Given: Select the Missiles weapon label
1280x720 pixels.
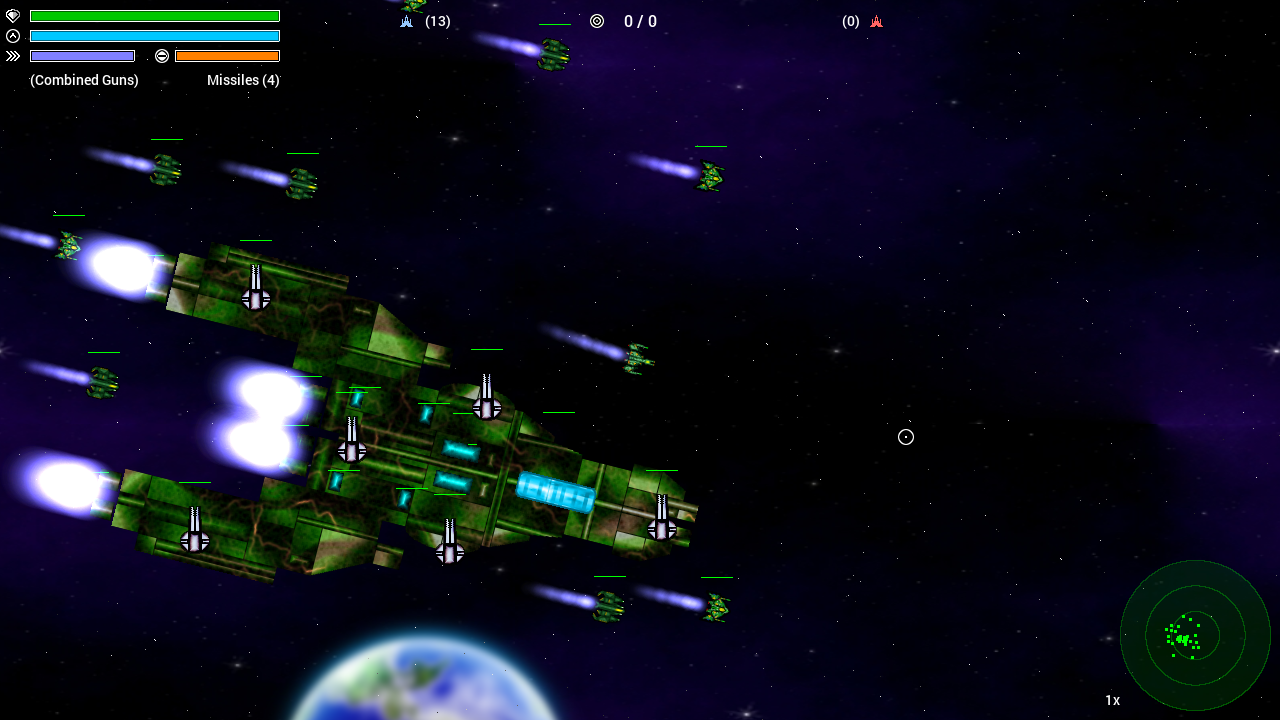Looking at the screenshot, I should [243, 80].
